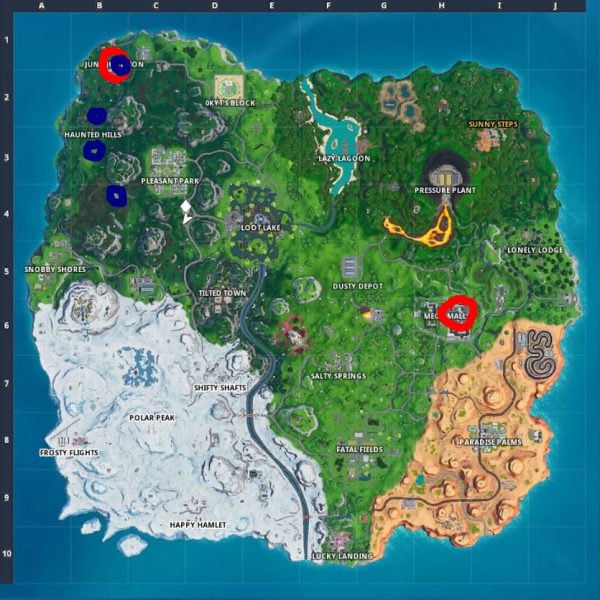The width and height of the screenshot is (600, 600).
Task: Mark Salty Springs as destination
Action: [x=338, y=376]
